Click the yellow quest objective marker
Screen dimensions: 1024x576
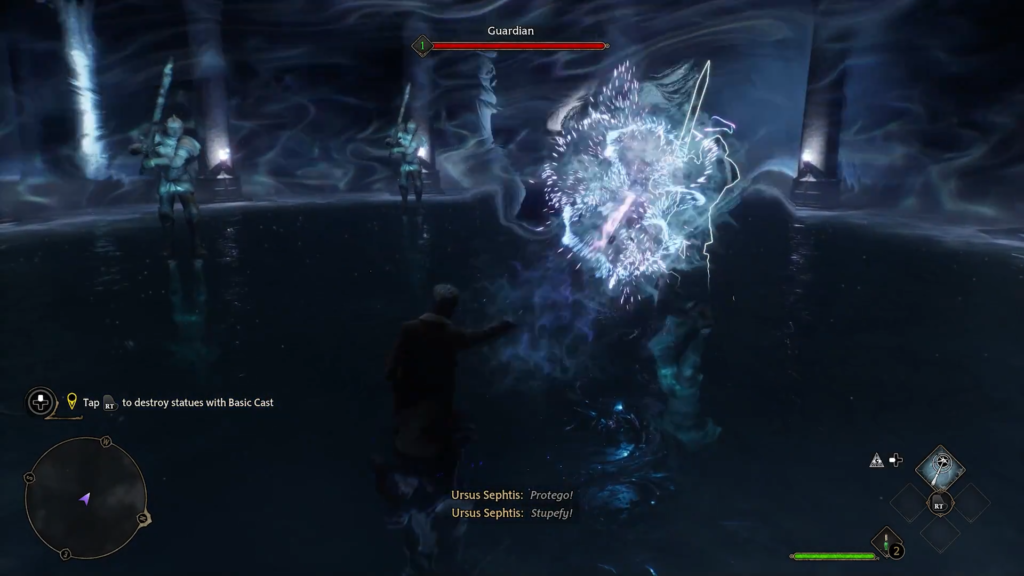pyautogui.click(x=72, y=402)
